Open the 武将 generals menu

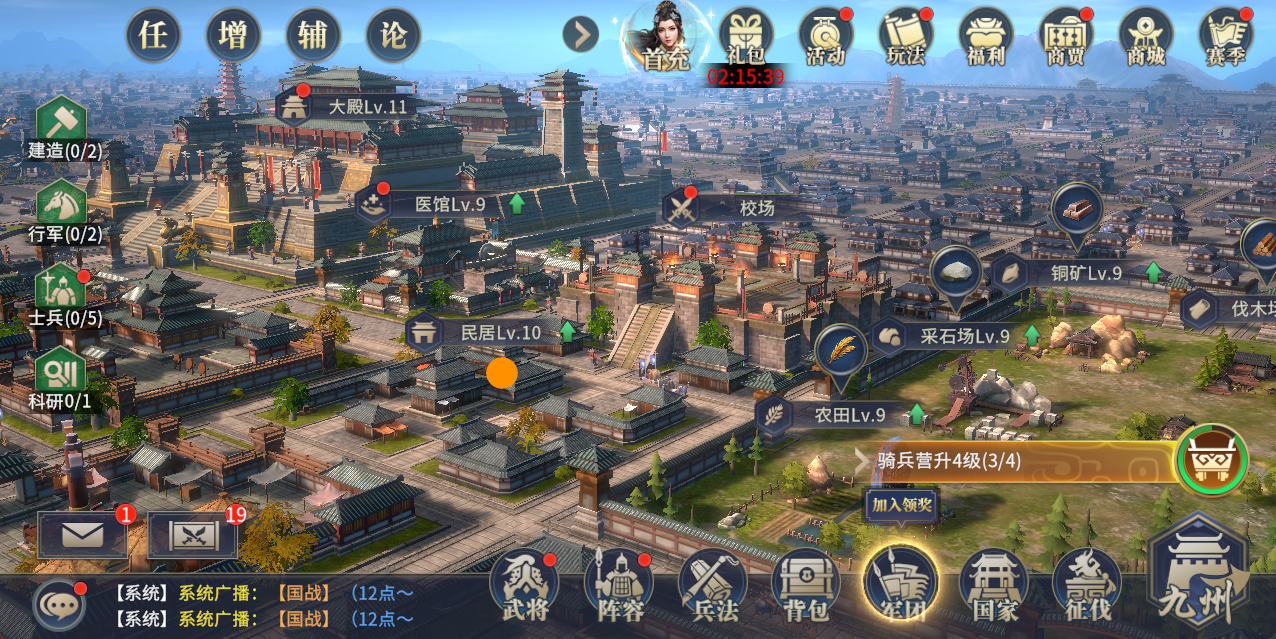(x=527, y=584)
